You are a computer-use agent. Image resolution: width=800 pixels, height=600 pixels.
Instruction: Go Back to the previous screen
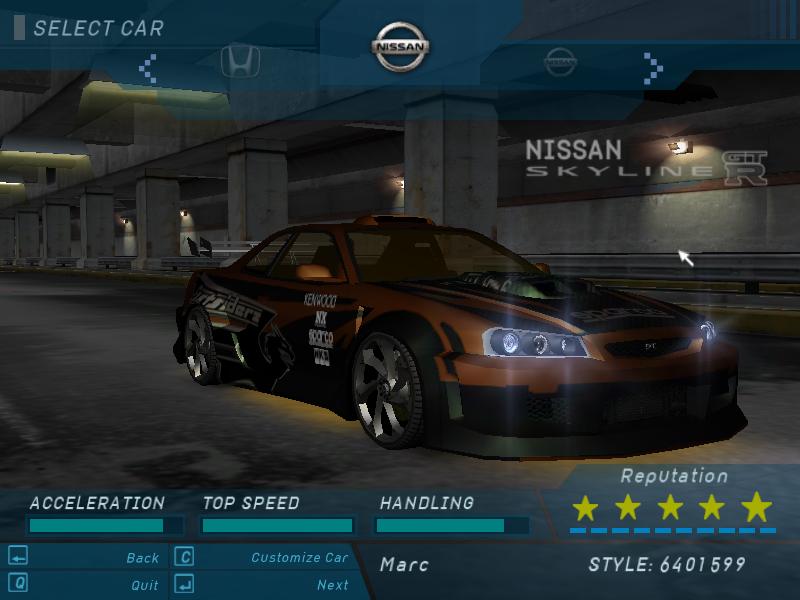pos(142,558)
